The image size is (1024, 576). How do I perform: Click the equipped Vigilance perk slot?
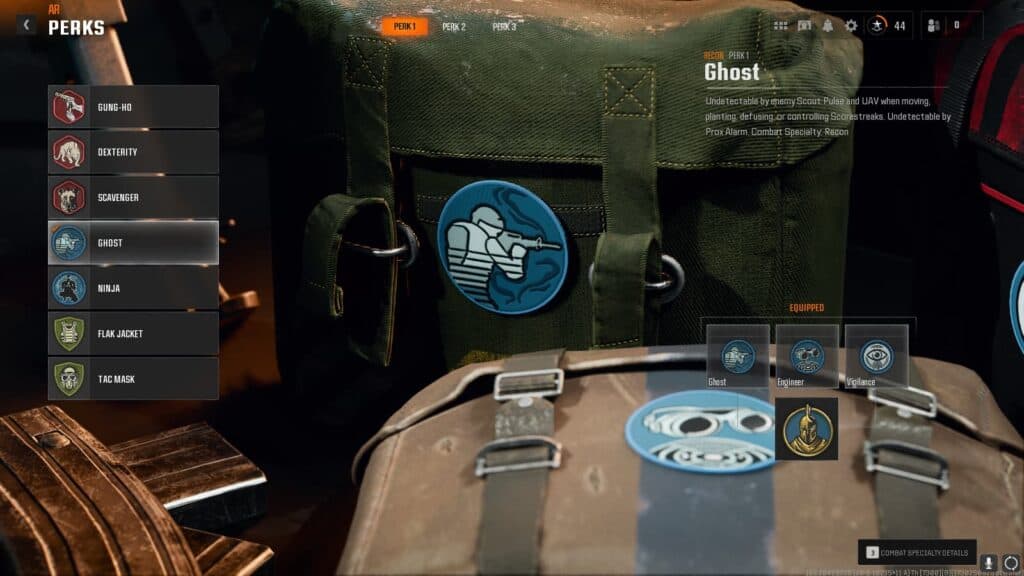(x=877, y=356)
